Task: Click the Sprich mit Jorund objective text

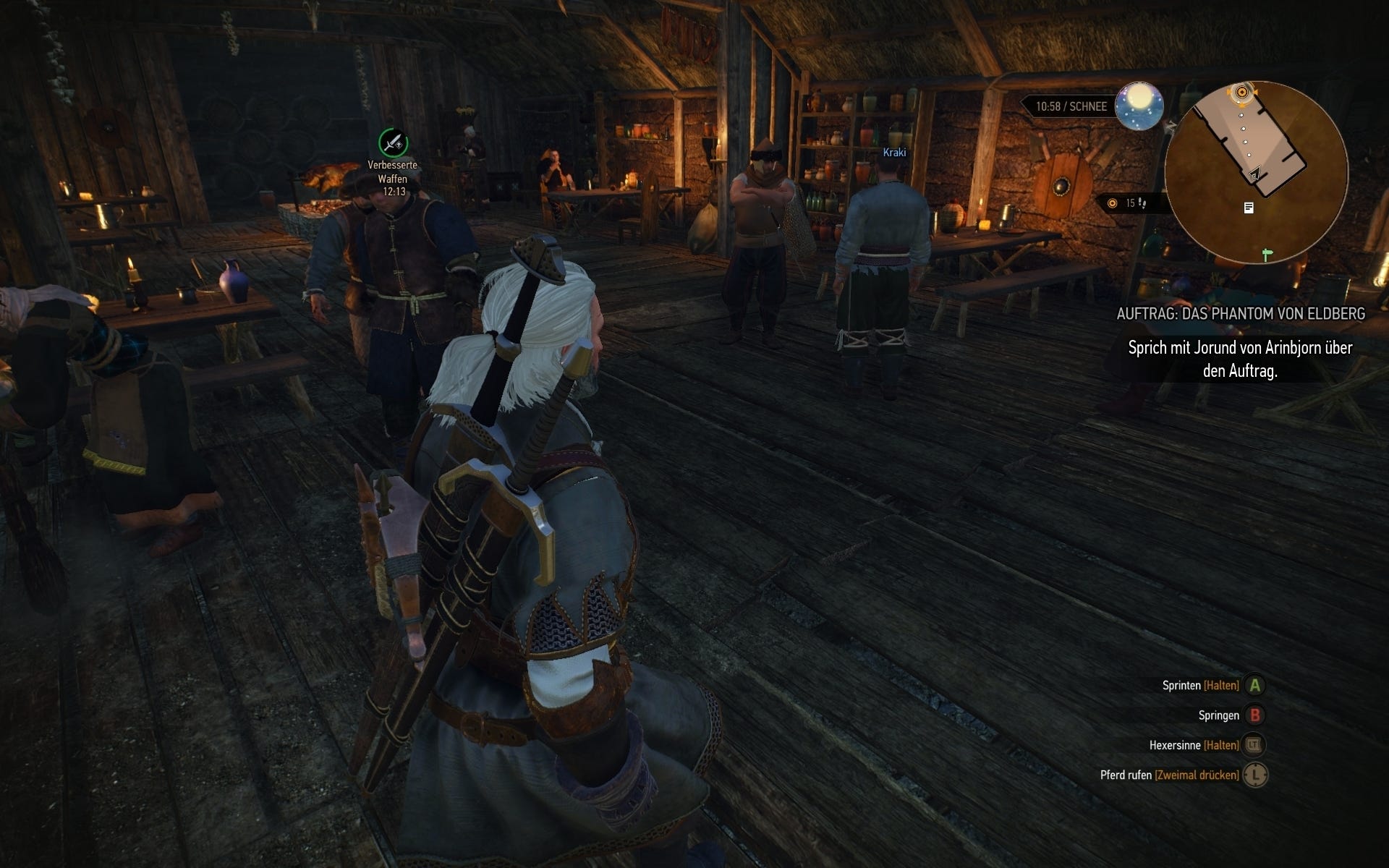Action: (1239, 357)
